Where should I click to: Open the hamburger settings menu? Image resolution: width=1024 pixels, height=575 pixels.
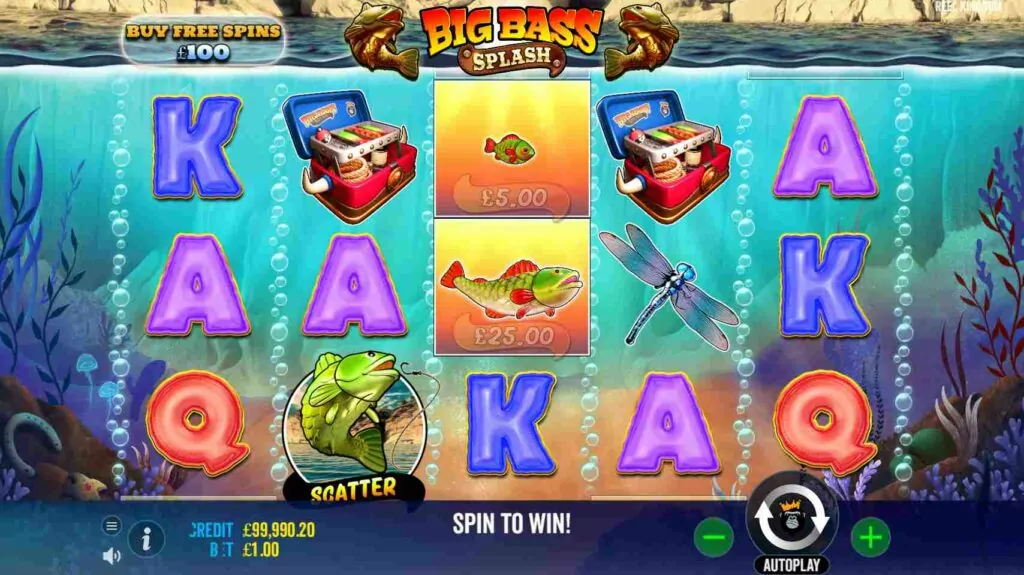[x=111, y=525]
